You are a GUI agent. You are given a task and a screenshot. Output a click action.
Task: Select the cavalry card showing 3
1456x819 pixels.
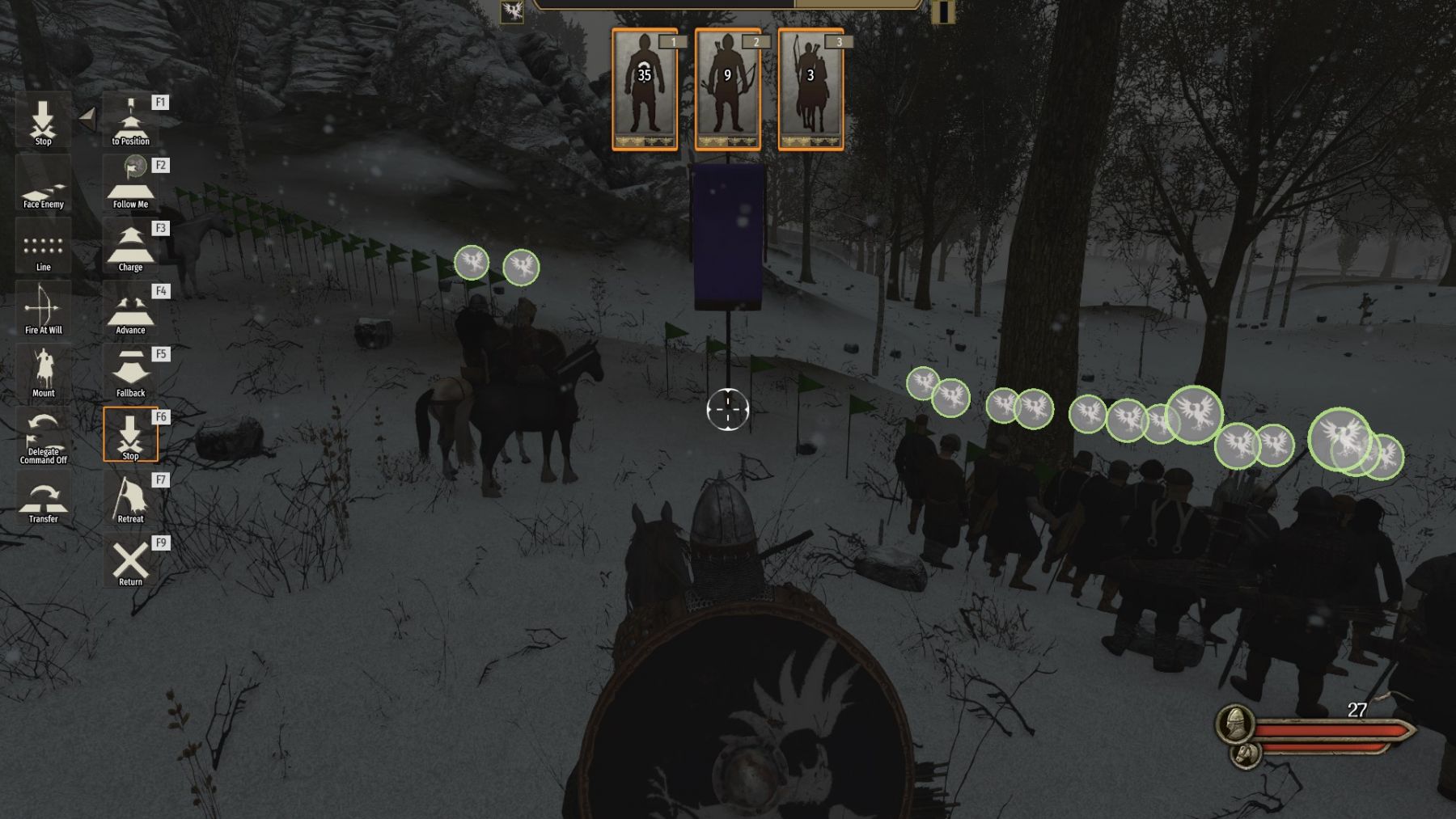[x=811, y=90]
